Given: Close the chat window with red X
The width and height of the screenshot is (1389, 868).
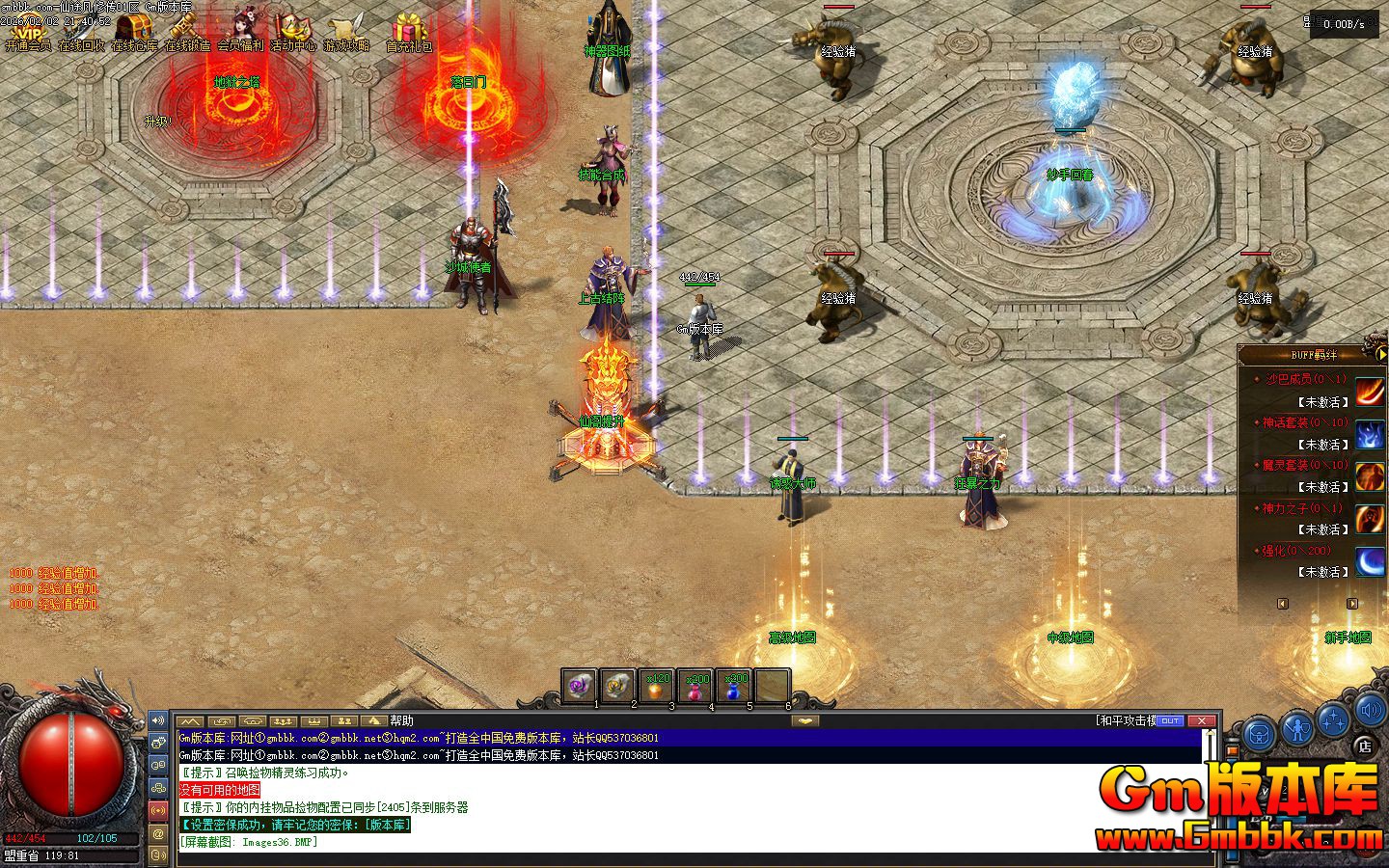Looking at the screenshot, I should 1201,720.
